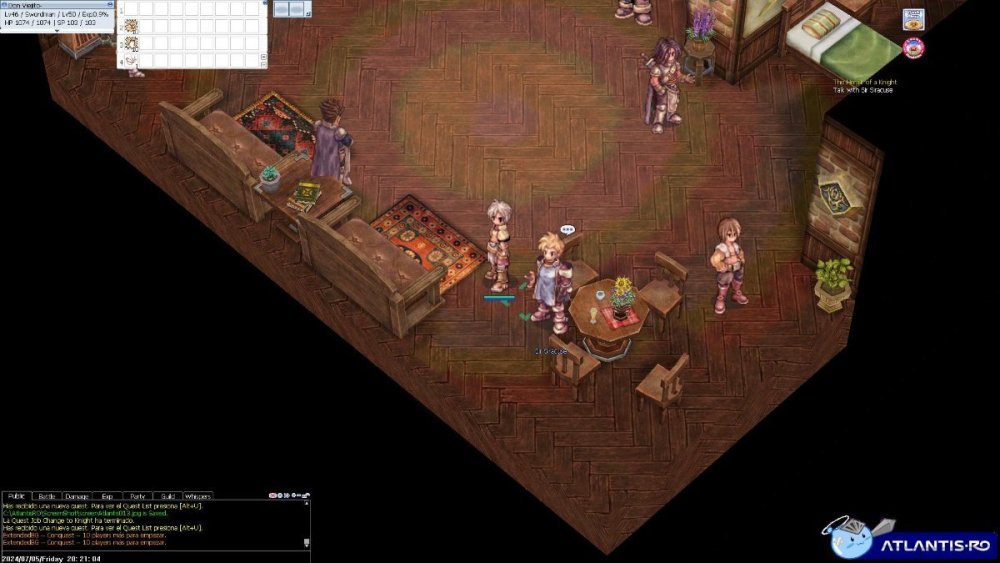Image resolution: width=1000 pixels, height=563 pixels.
Task: Click the round pink badge icon
Action: click(x=912, y=46)
